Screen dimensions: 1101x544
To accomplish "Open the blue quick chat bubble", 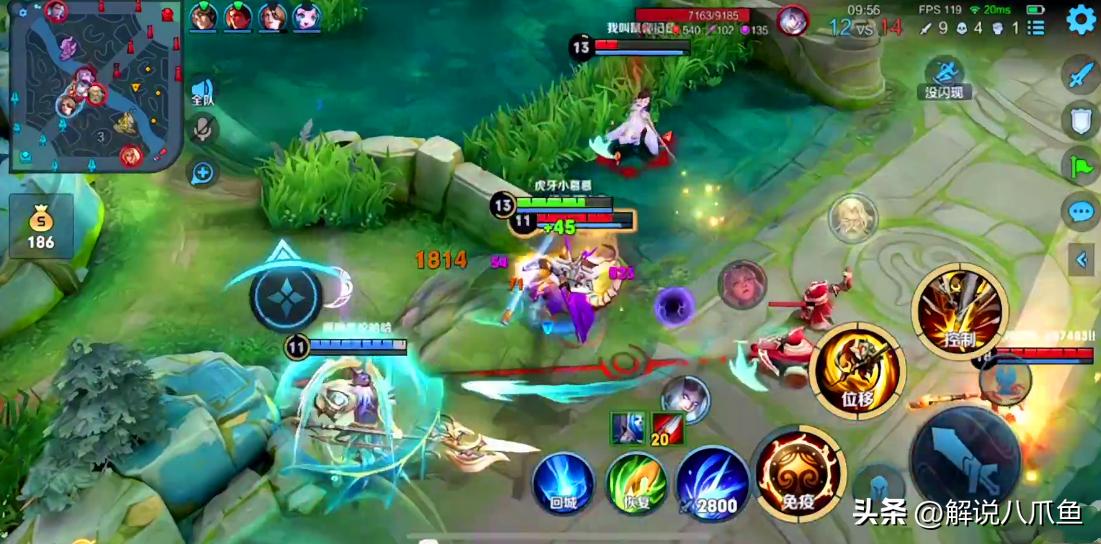I will pos(1081,212).
